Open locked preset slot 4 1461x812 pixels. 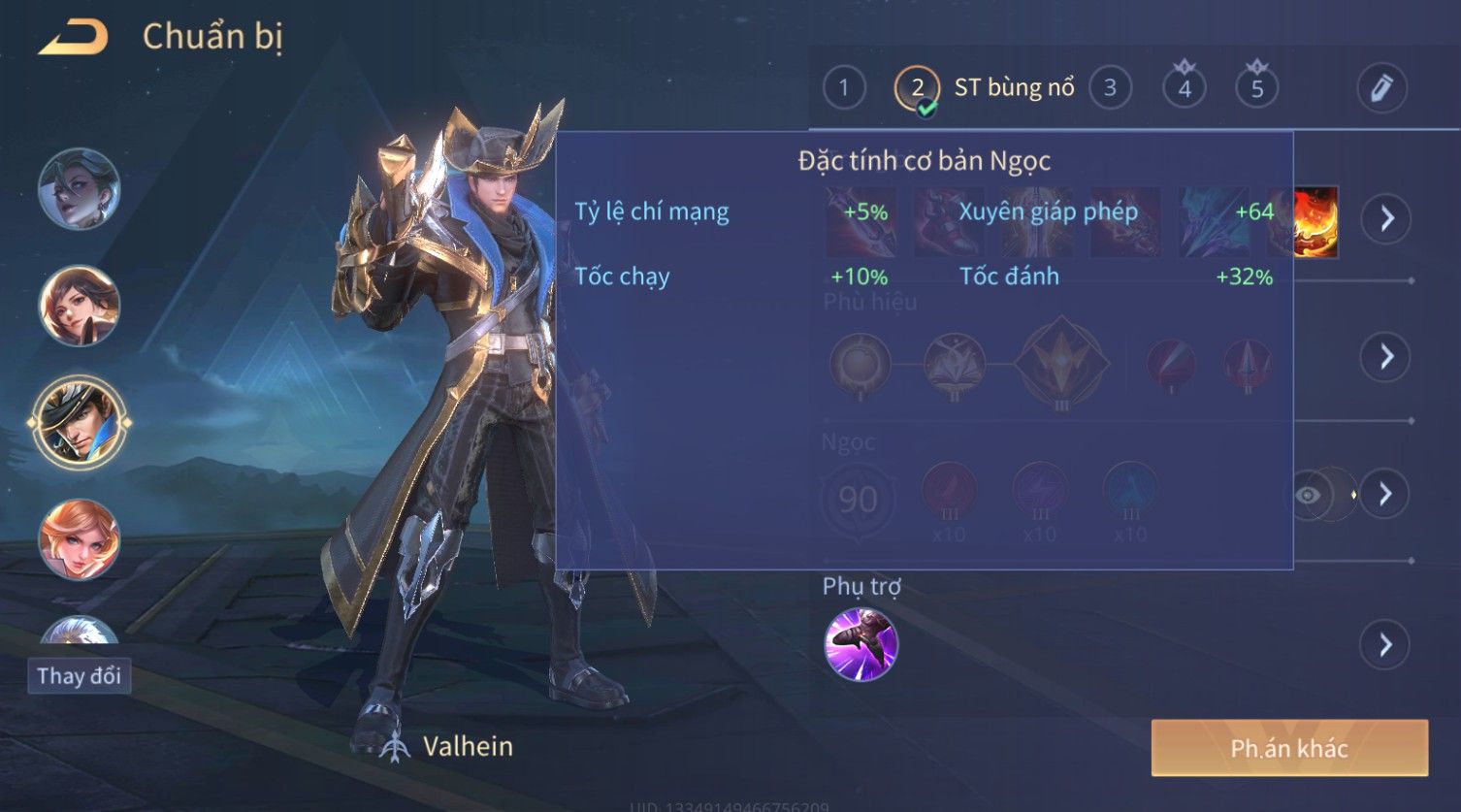click(1185, 88)
